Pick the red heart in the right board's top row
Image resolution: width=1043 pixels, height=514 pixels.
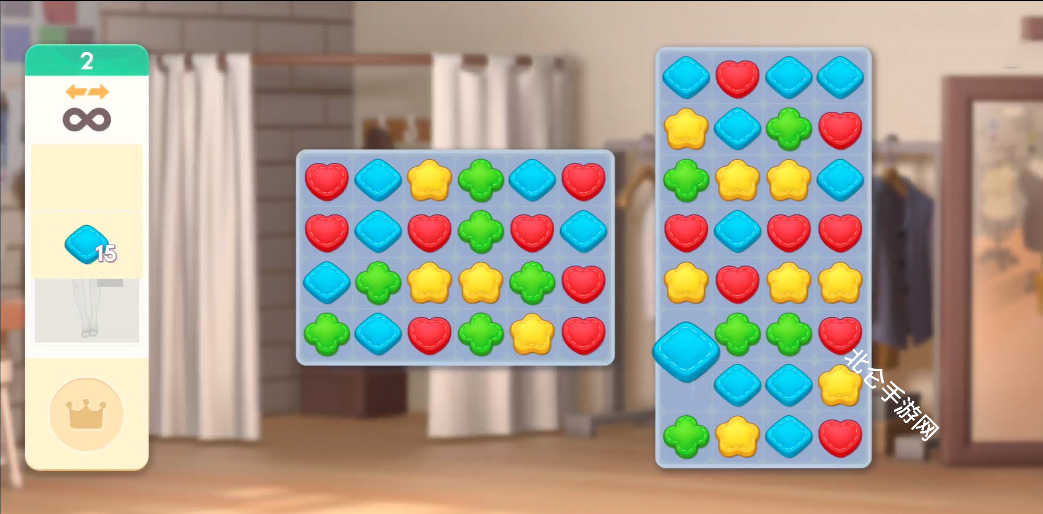738,77
